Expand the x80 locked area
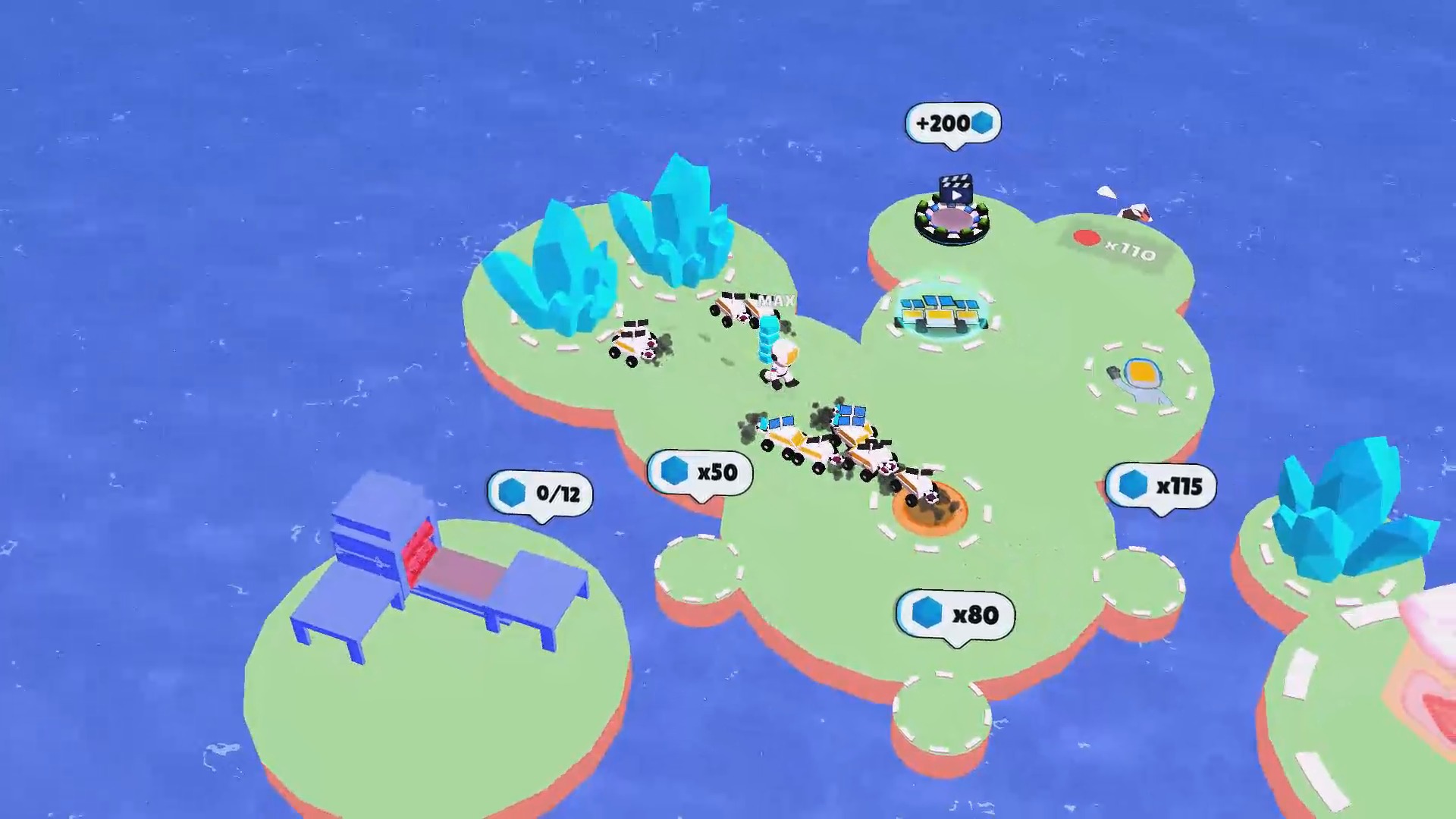 (952, 616)
